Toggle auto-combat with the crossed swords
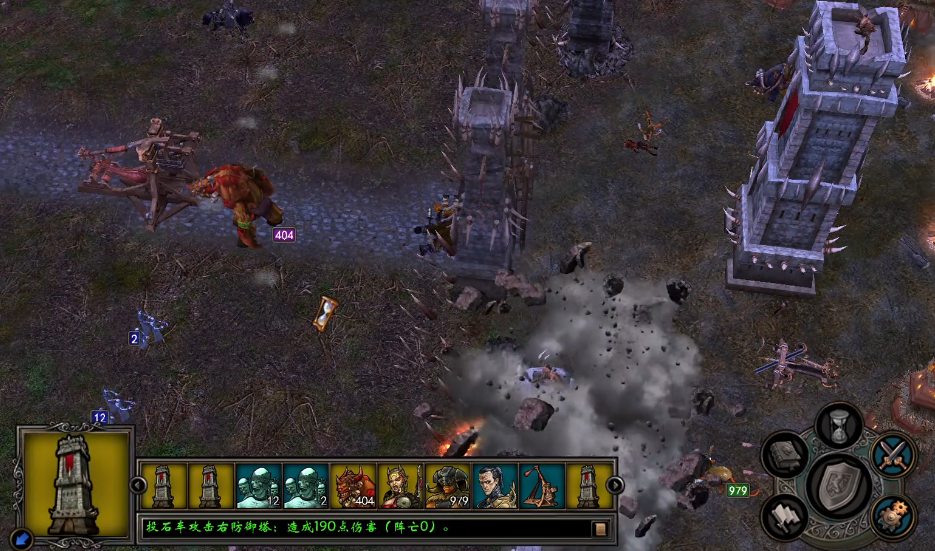This screenshot has width=935, height=551. (893, 454)
